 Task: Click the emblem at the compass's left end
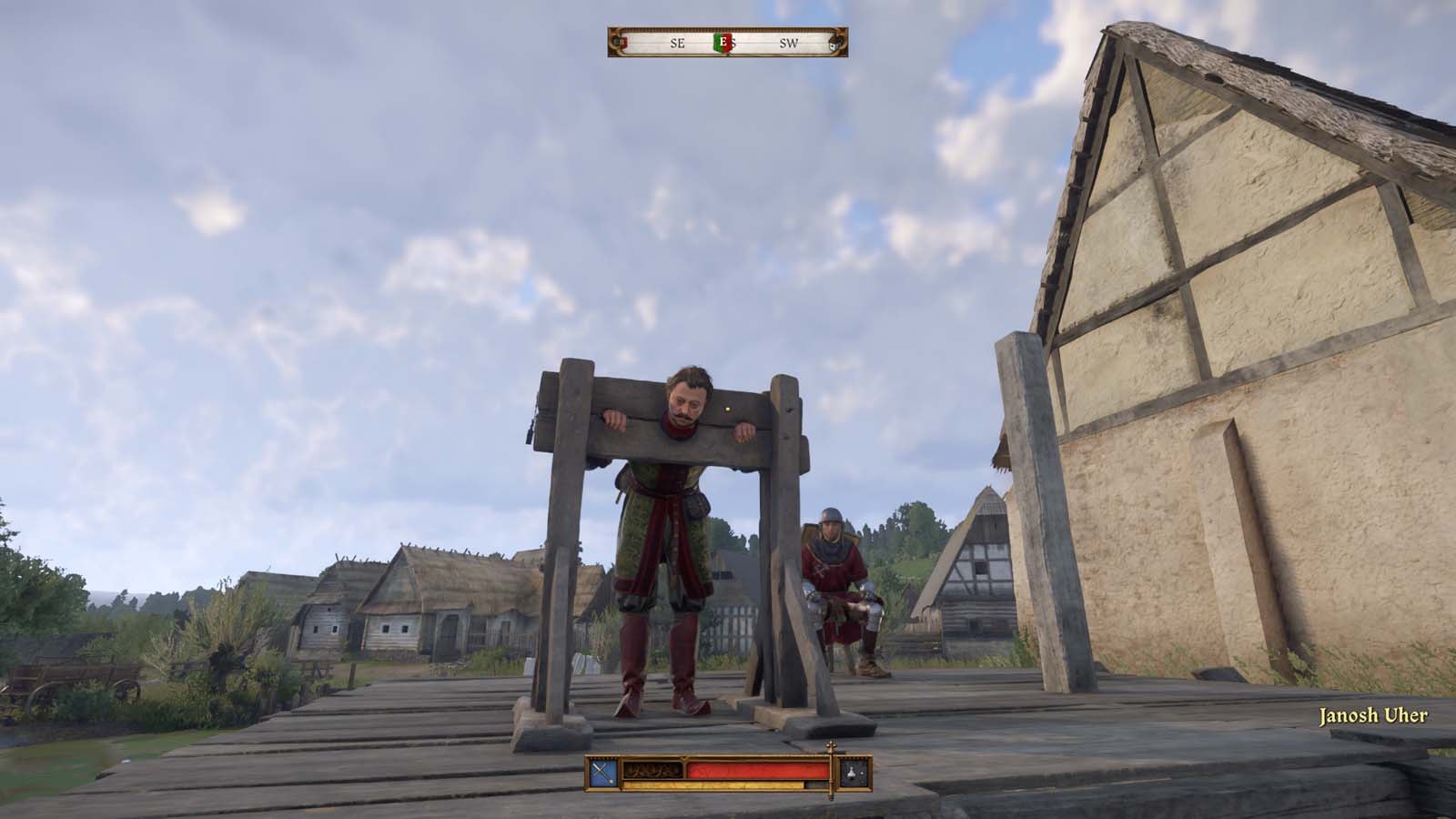618,42
